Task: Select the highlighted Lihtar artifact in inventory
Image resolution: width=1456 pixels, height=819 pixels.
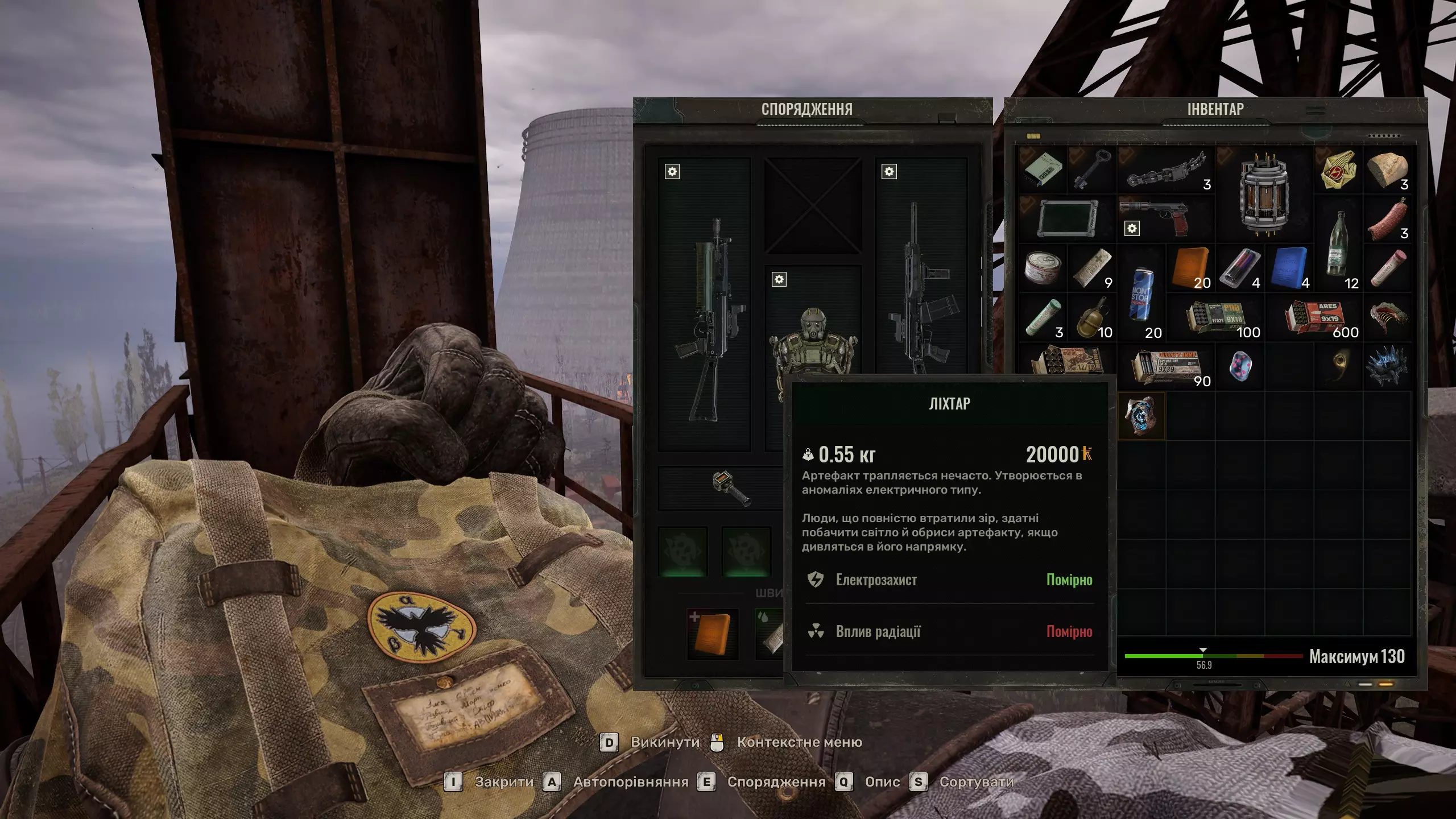Action: coord(1141,416)
